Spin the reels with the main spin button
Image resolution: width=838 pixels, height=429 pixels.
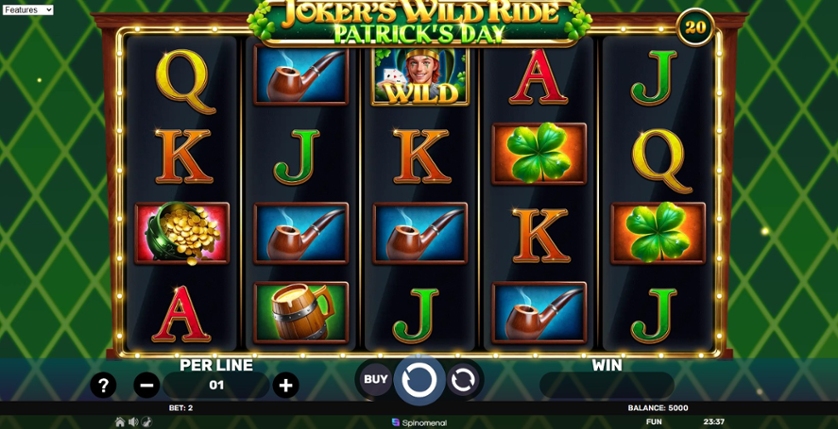(x=419, y=380)
